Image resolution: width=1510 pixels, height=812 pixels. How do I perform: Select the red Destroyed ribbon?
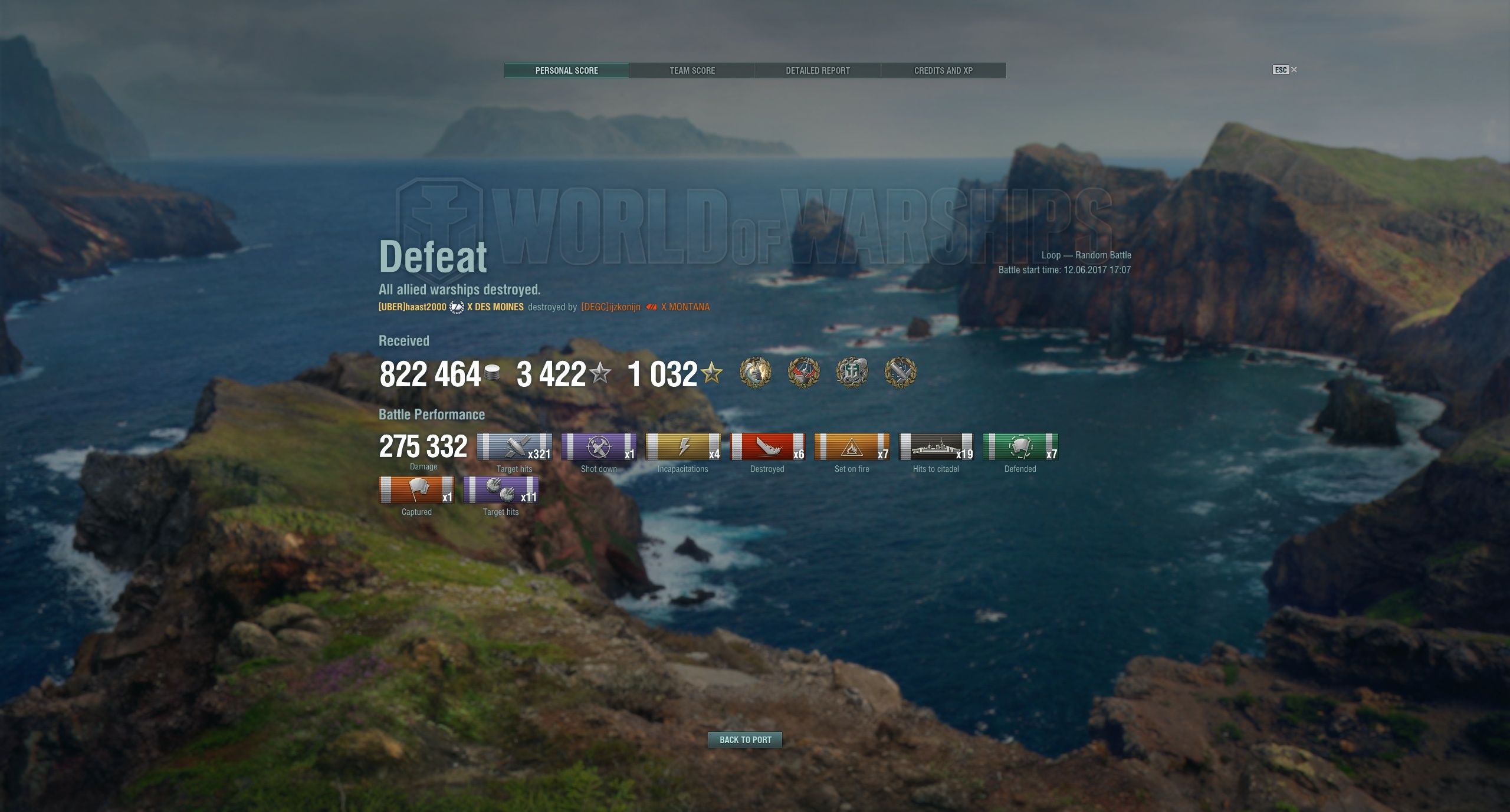click(x=767, y=447)
